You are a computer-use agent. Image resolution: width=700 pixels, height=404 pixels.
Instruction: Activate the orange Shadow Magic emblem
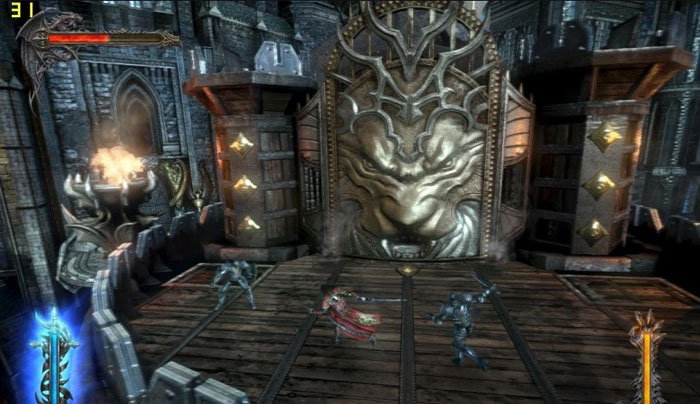click(x=648, y=353)
